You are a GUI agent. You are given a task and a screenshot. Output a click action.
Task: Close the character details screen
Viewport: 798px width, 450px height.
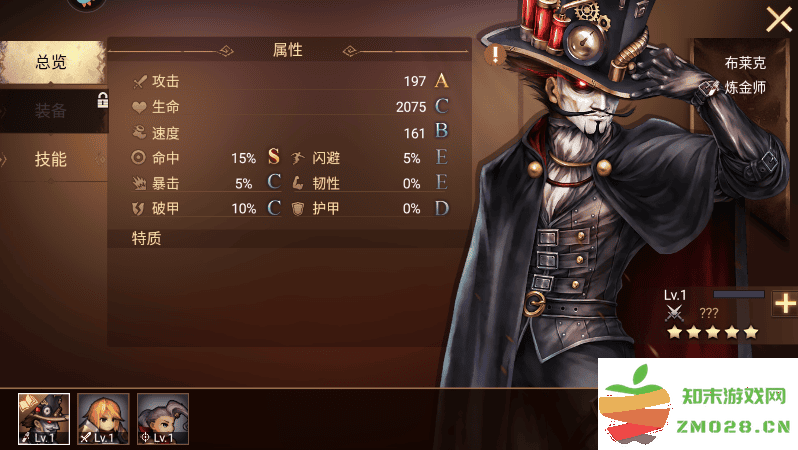(778, 20)
